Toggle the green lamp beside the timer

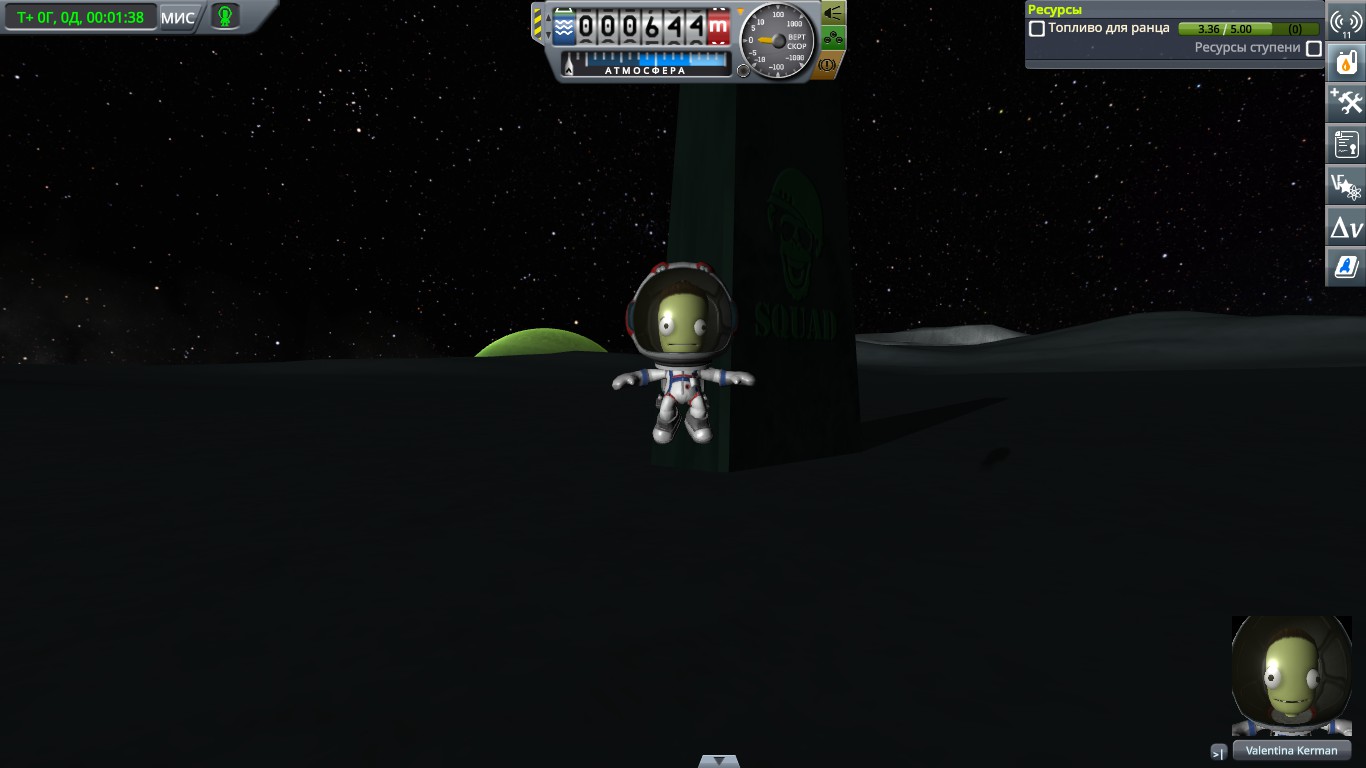225,16
